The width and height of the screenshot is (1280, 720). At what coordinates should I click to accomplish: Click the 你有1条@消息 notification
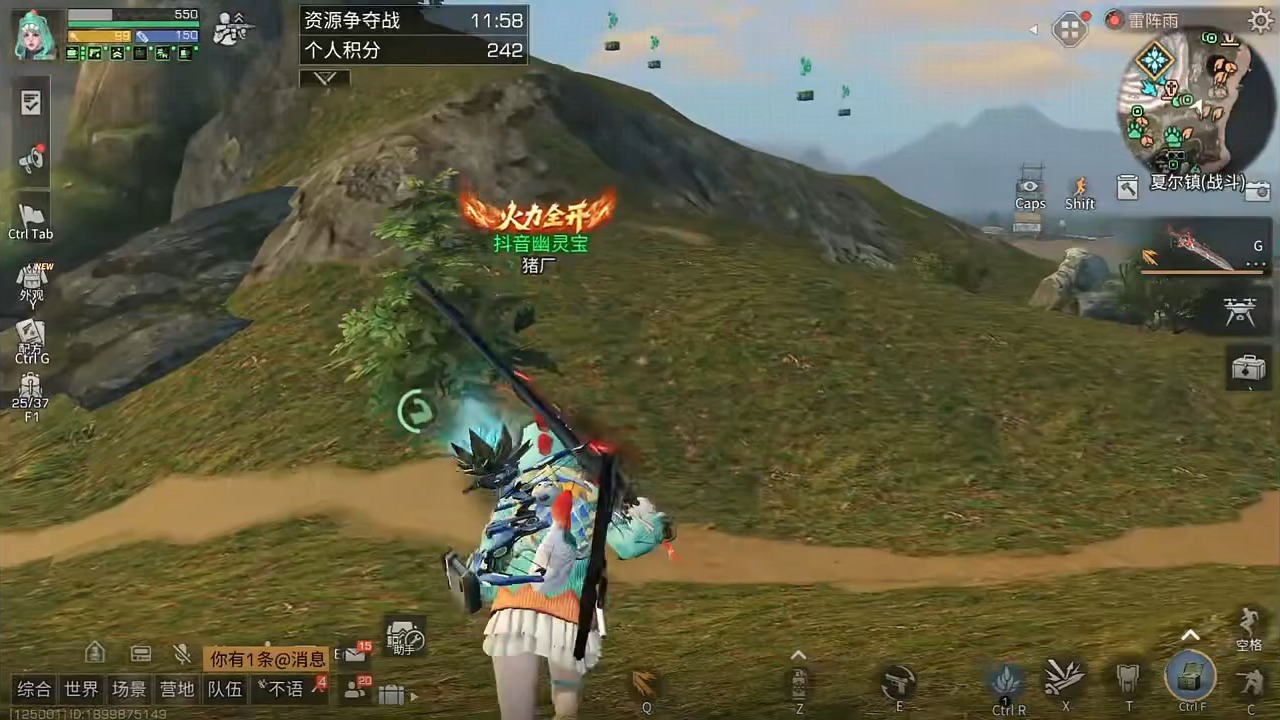[268, 657]
